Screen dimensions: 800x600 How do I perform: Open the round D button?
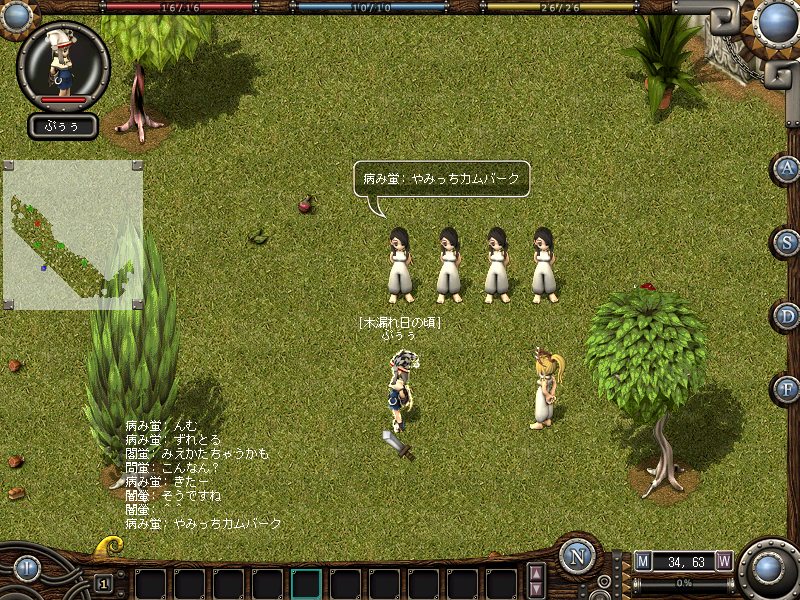788,316
